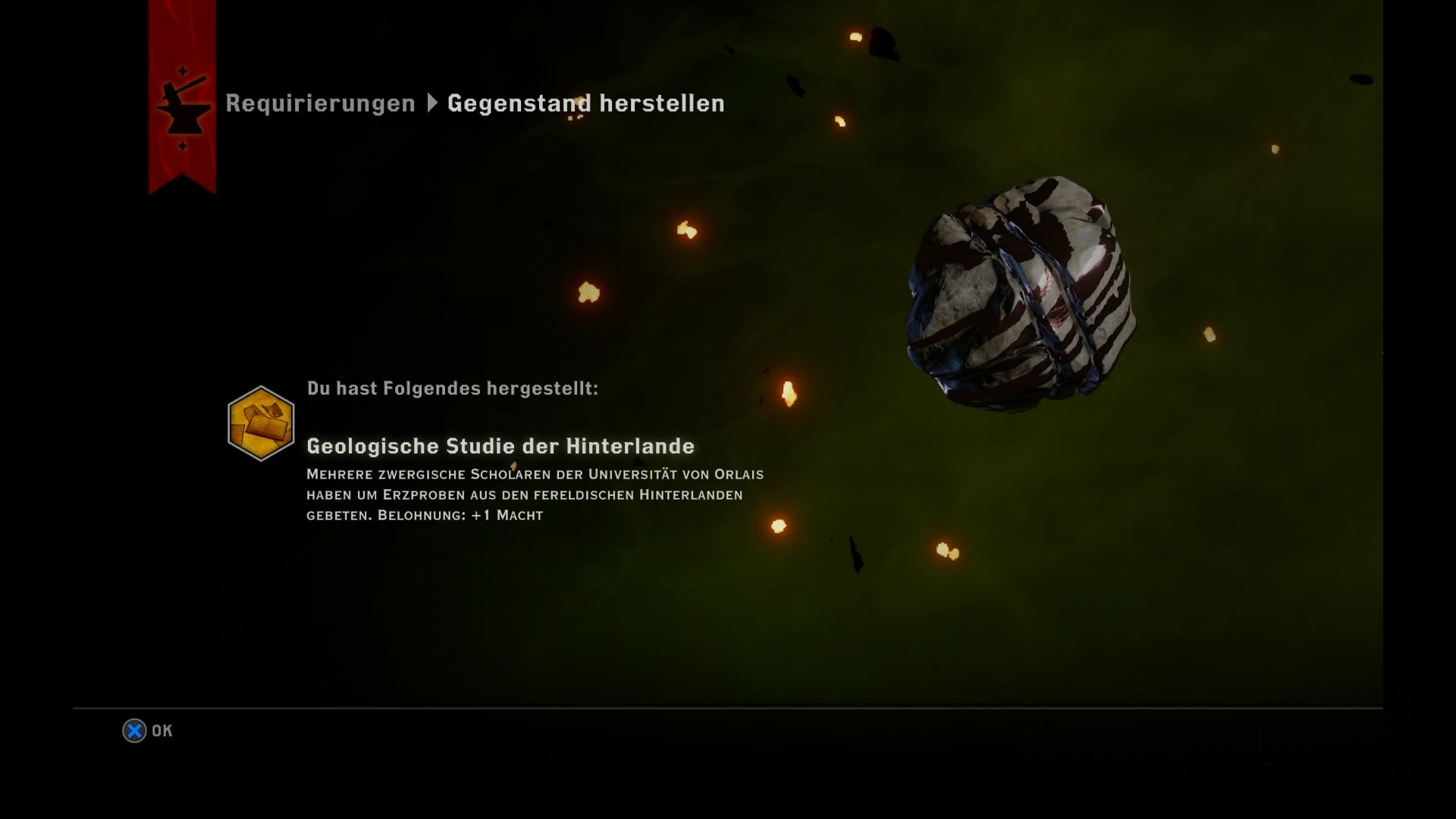Expand the Geologische Studie description text
This screenshot has width=1456, height=819.
531,497
